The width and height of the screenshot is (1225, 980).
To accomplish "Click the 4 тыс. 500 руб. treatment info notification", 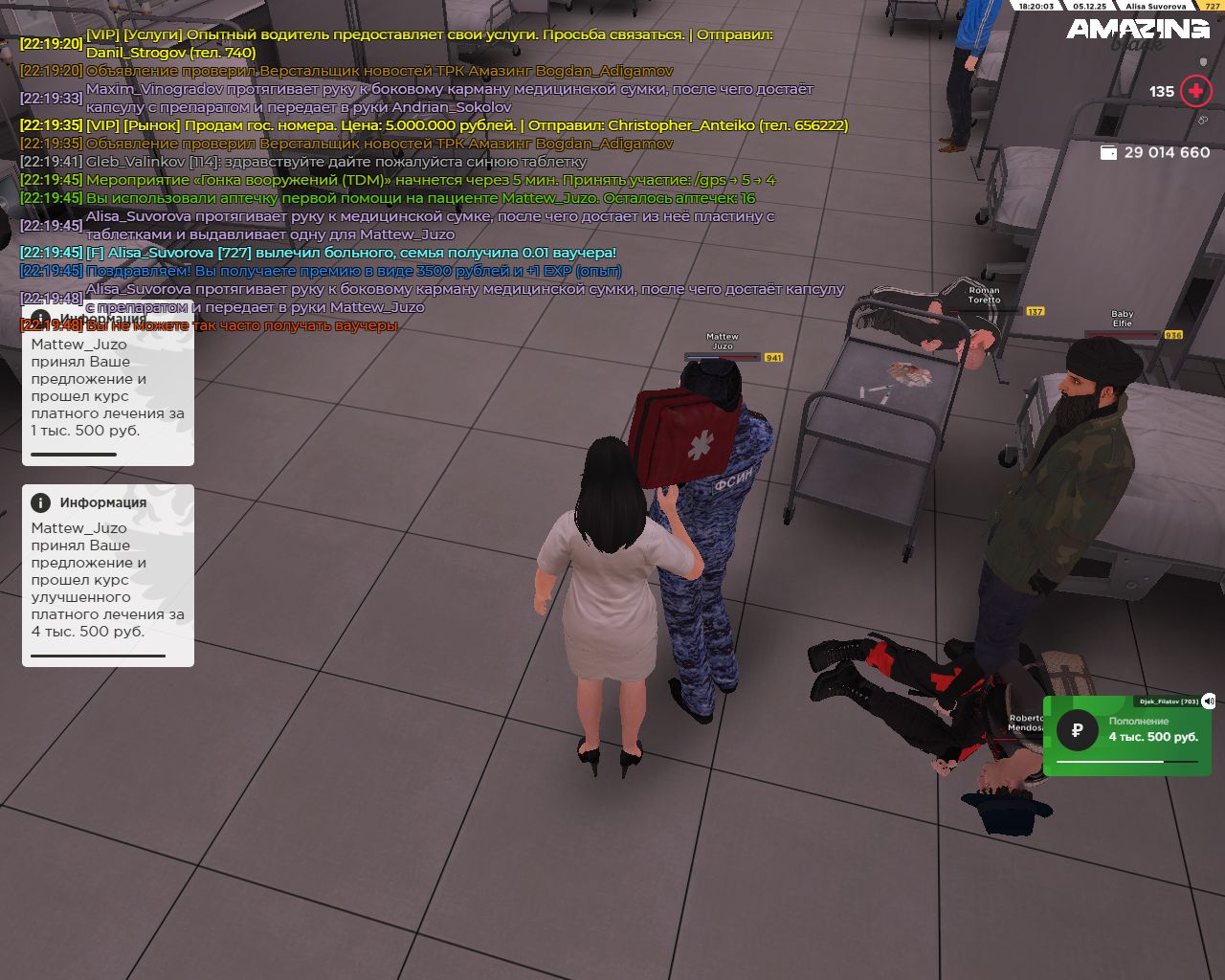I will pos(108,575).
